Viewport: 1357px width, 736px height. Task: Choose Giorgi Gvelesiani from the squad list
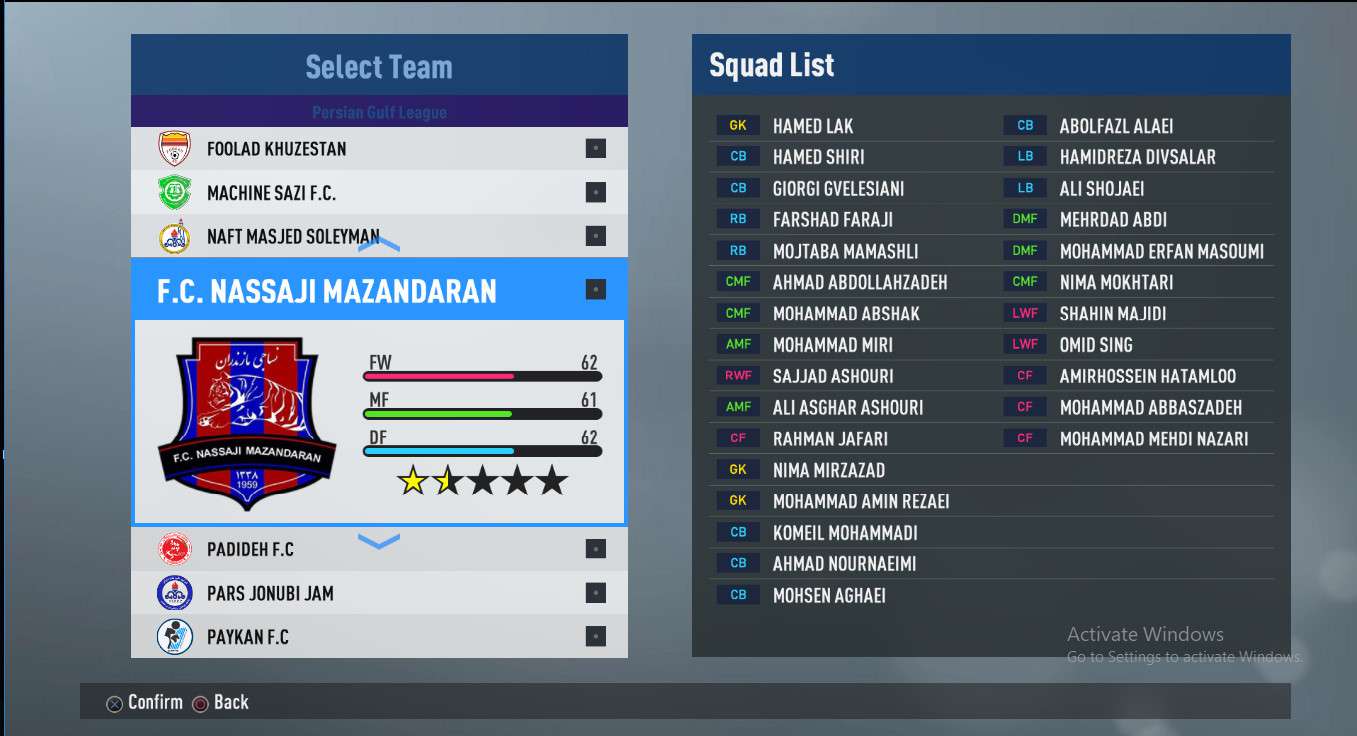pos(838,188)
